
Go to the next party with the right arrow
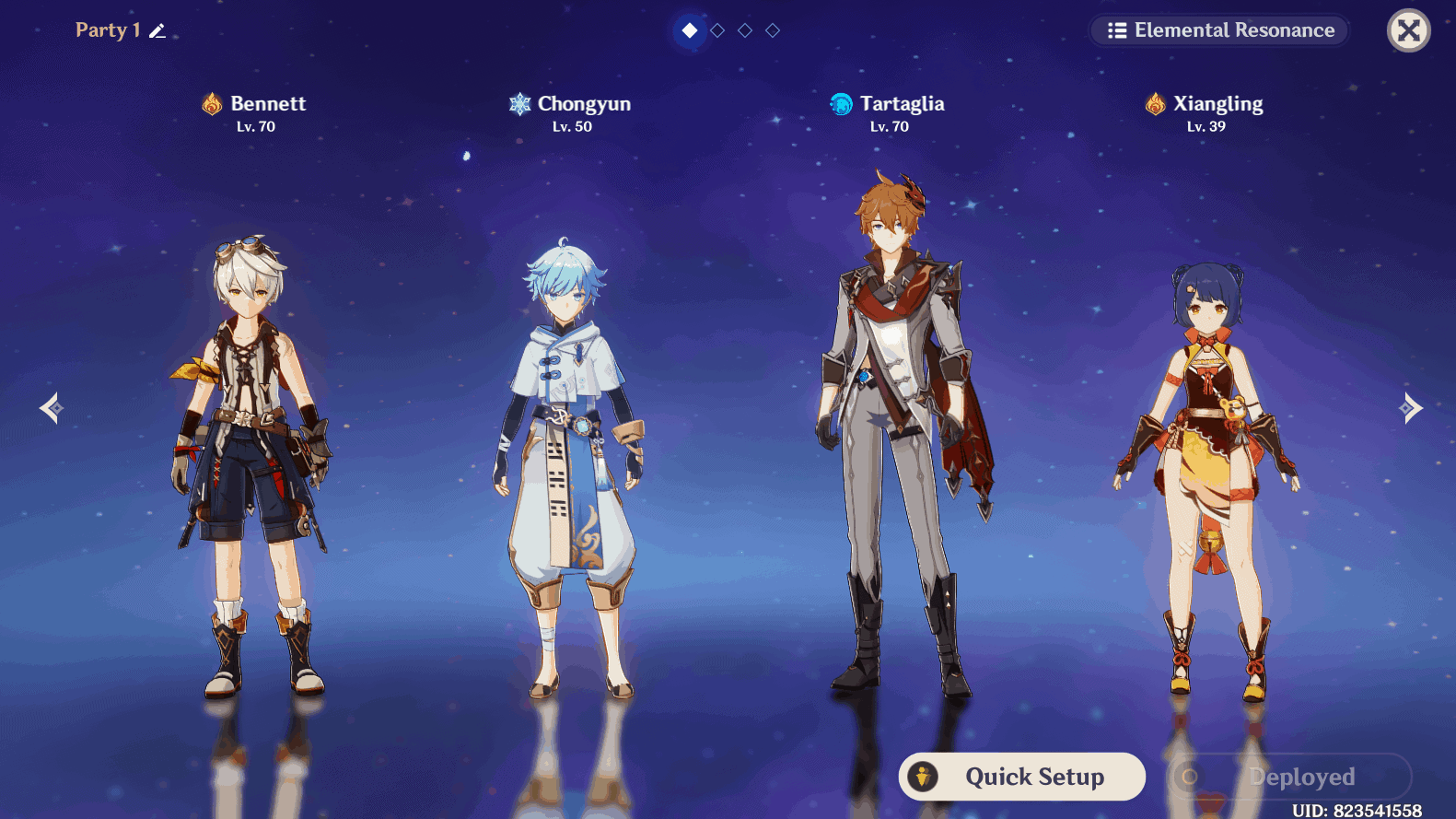pyautogui.click(x=1410, y=408)
